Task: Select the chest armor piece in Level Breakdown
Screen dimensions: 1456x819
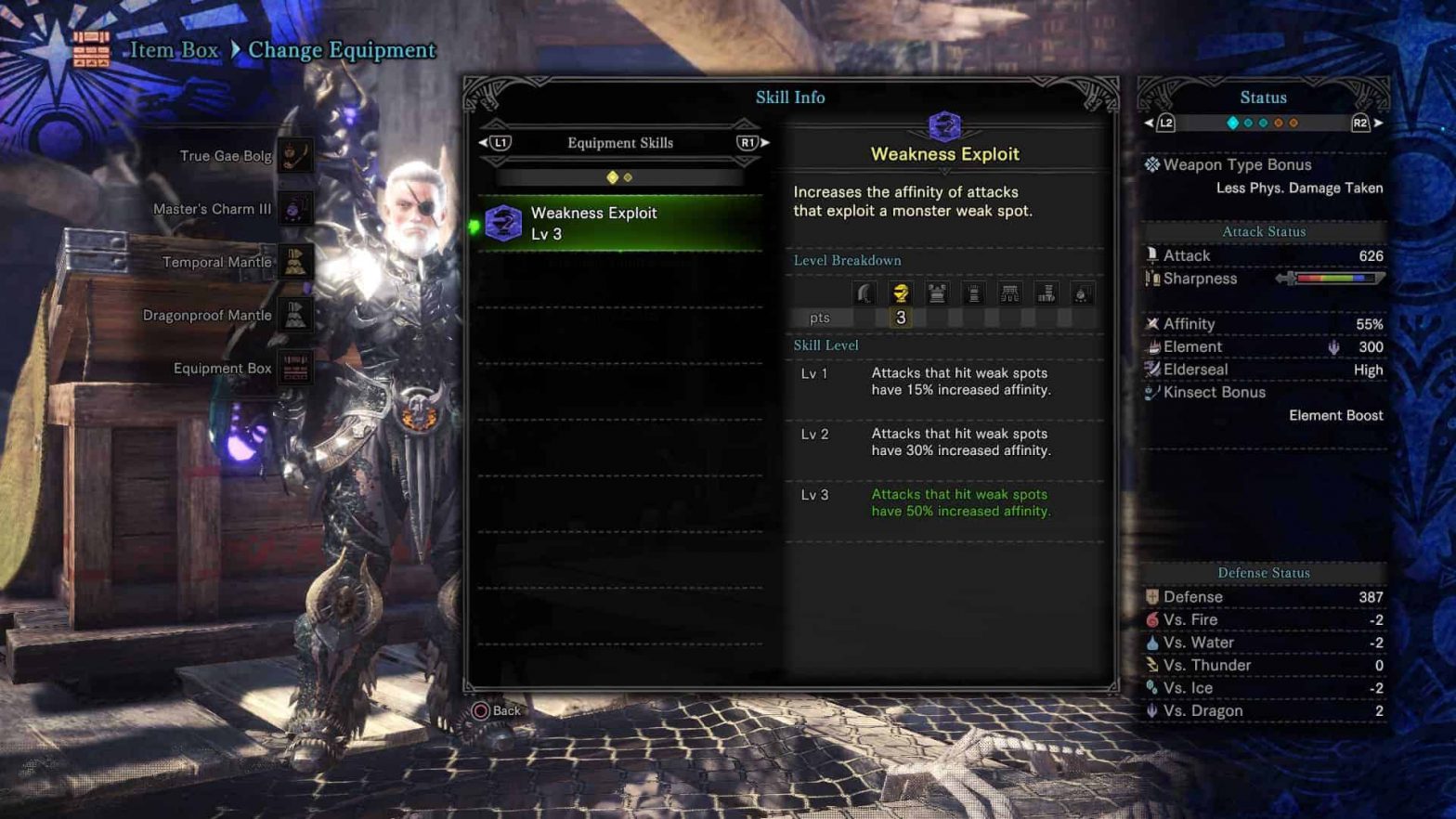Action: [x=937, y=292]
